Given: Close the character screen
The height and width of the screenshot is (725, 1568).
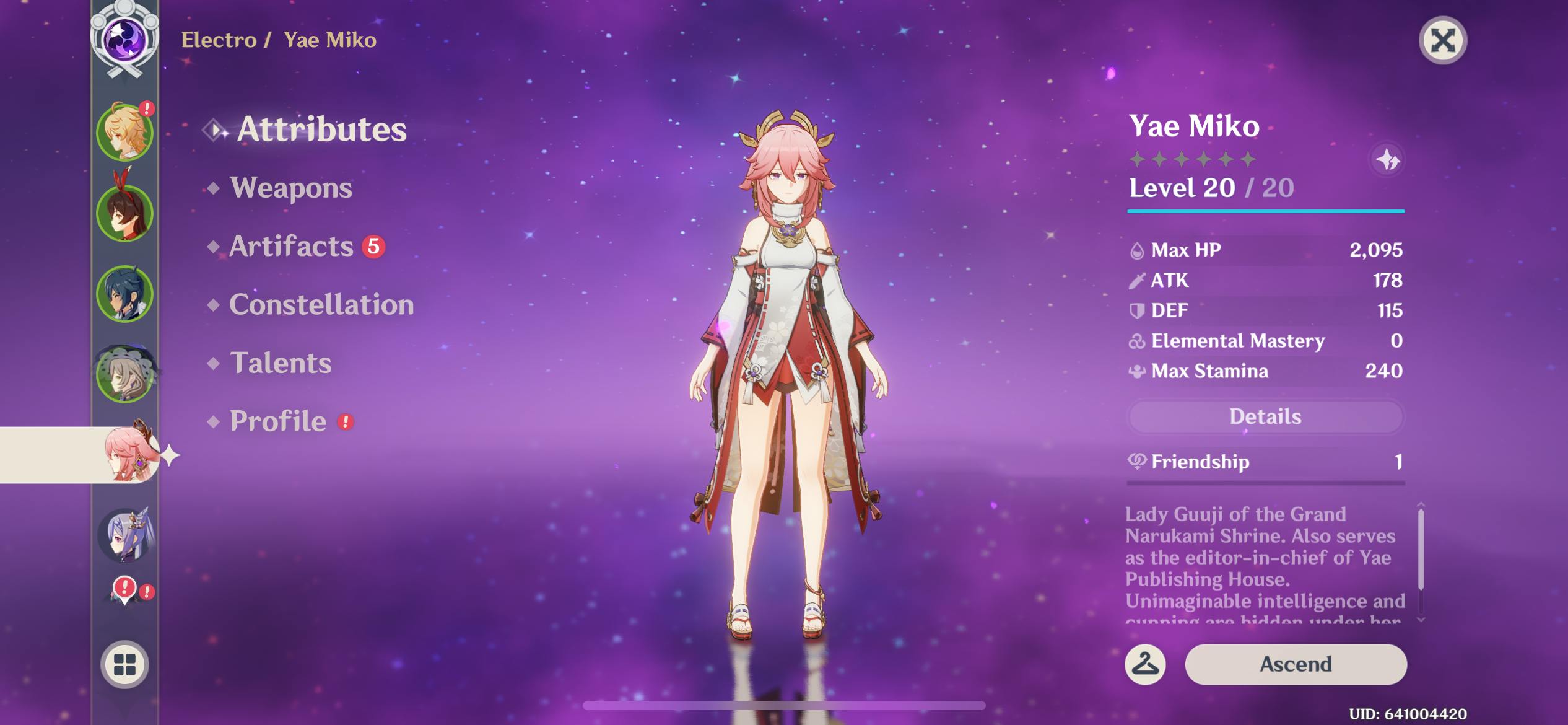Looking at the screenshot, I should click(1442, 41).
